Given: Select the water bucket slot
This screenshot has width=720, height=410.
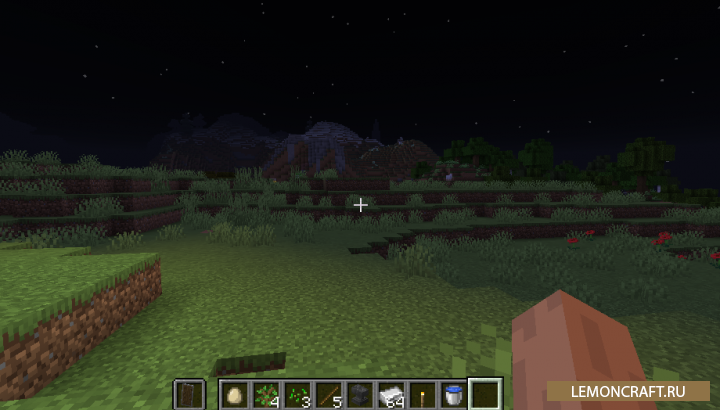Looking at the screenshot, I should (454, 394).
